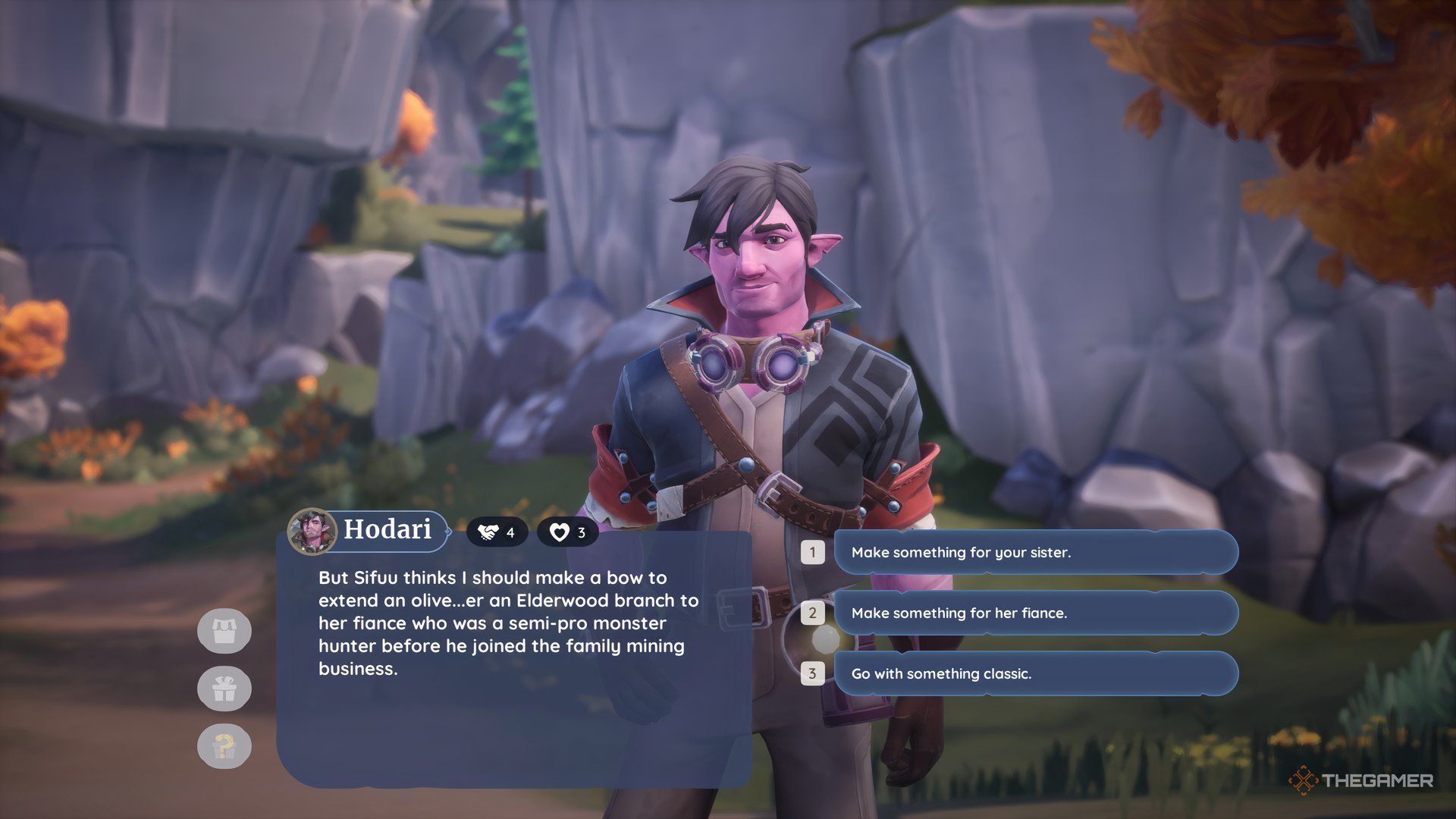This screenshot has width=1456, height=819.
Task: Click the gift box icon button
Action: pos(224,689)
